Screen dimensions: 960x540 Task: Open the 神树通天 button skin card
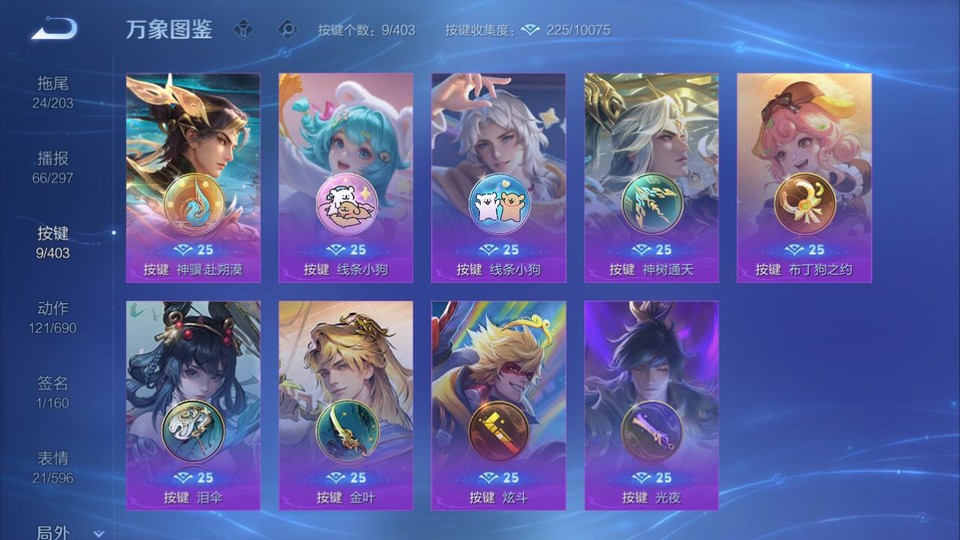click(x=652, y=177)
